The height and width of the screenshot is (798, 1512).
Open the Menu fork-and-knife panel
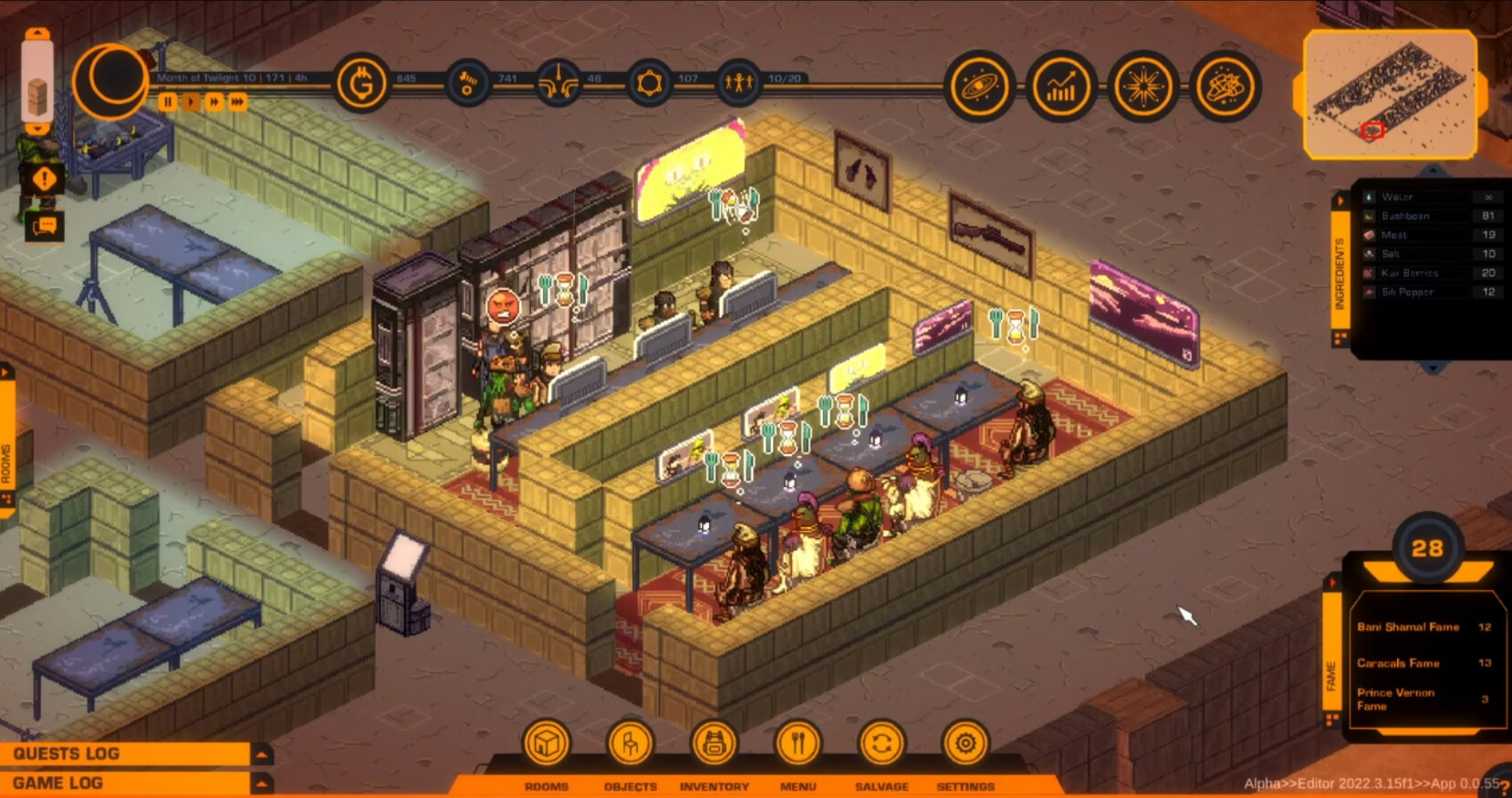(x=797, y=743)
